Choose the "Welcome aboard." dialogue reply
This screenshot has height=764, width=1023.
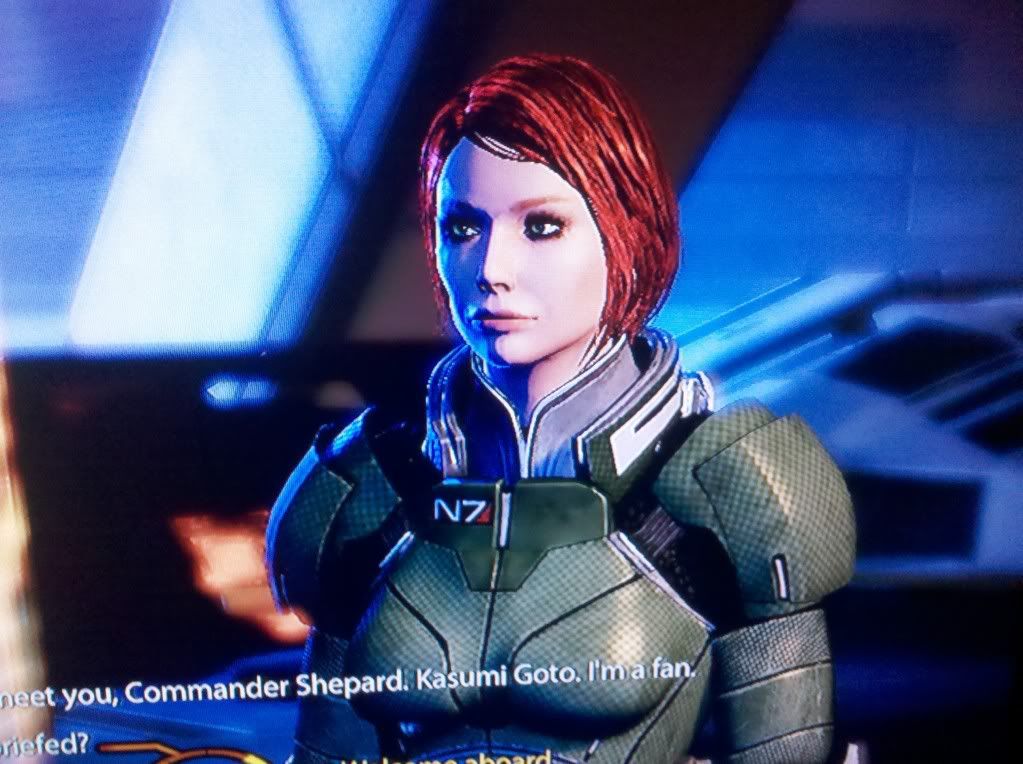478,755
